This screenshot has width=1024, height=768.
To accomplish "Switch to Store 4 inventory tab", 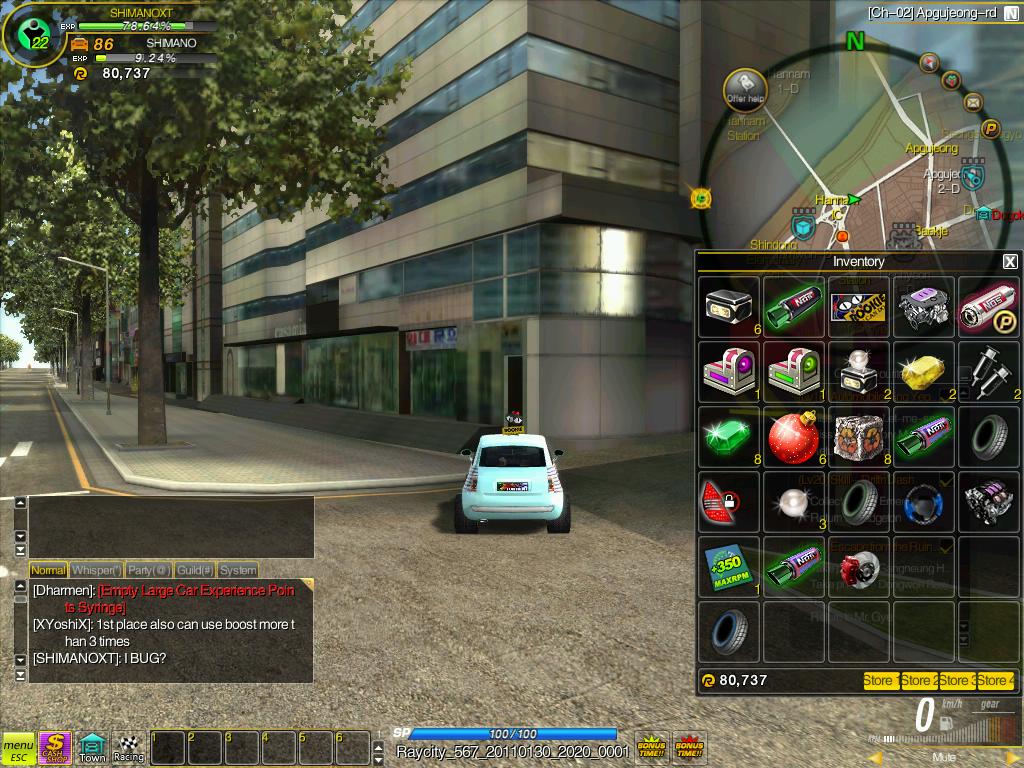I will pyautogui.click(x=995, y=681).
